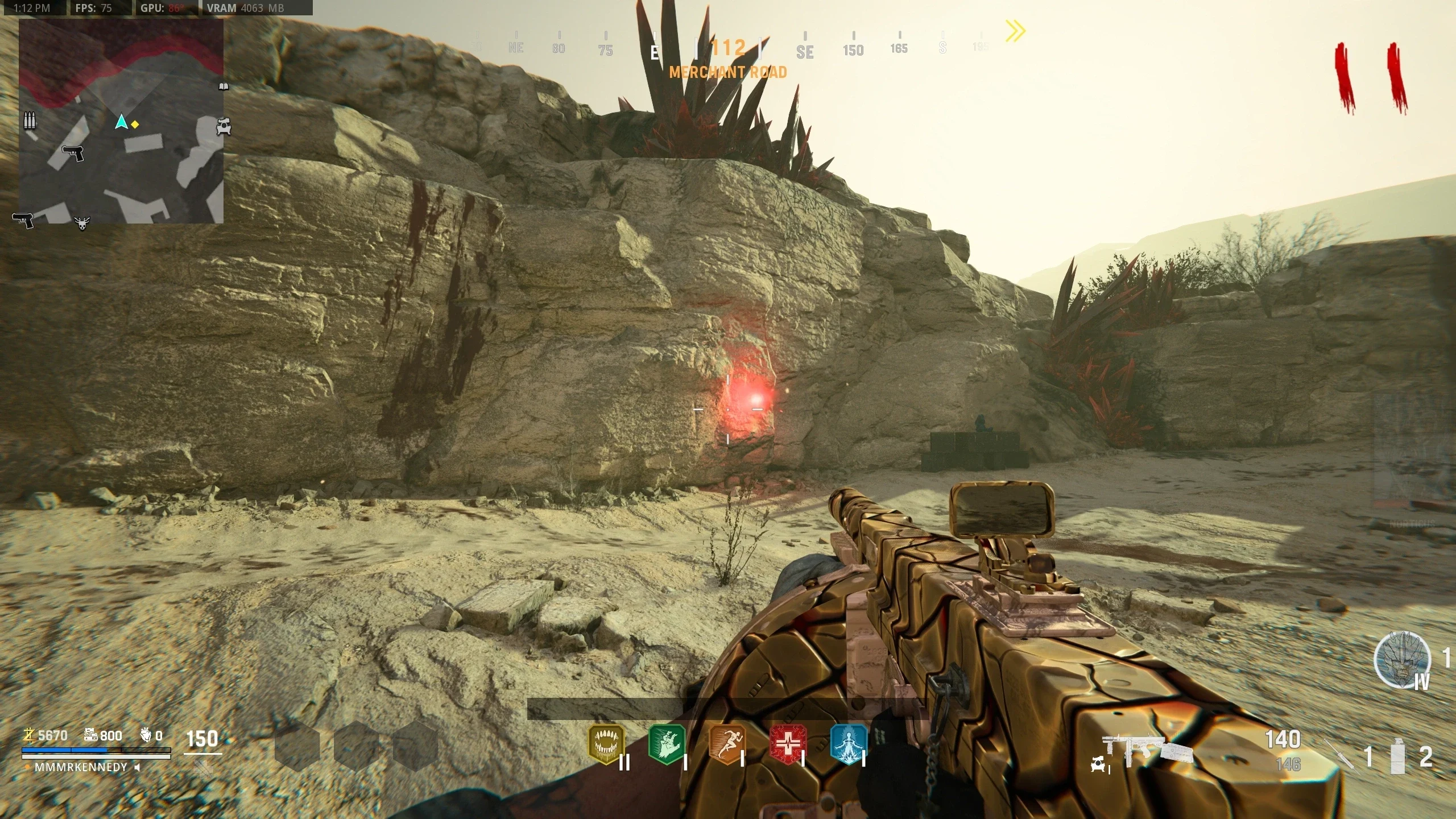The height and width of the screenshot is (819, 1456).
Task: Click the yellow diamond marker on minimap
Action: point(135,124)
